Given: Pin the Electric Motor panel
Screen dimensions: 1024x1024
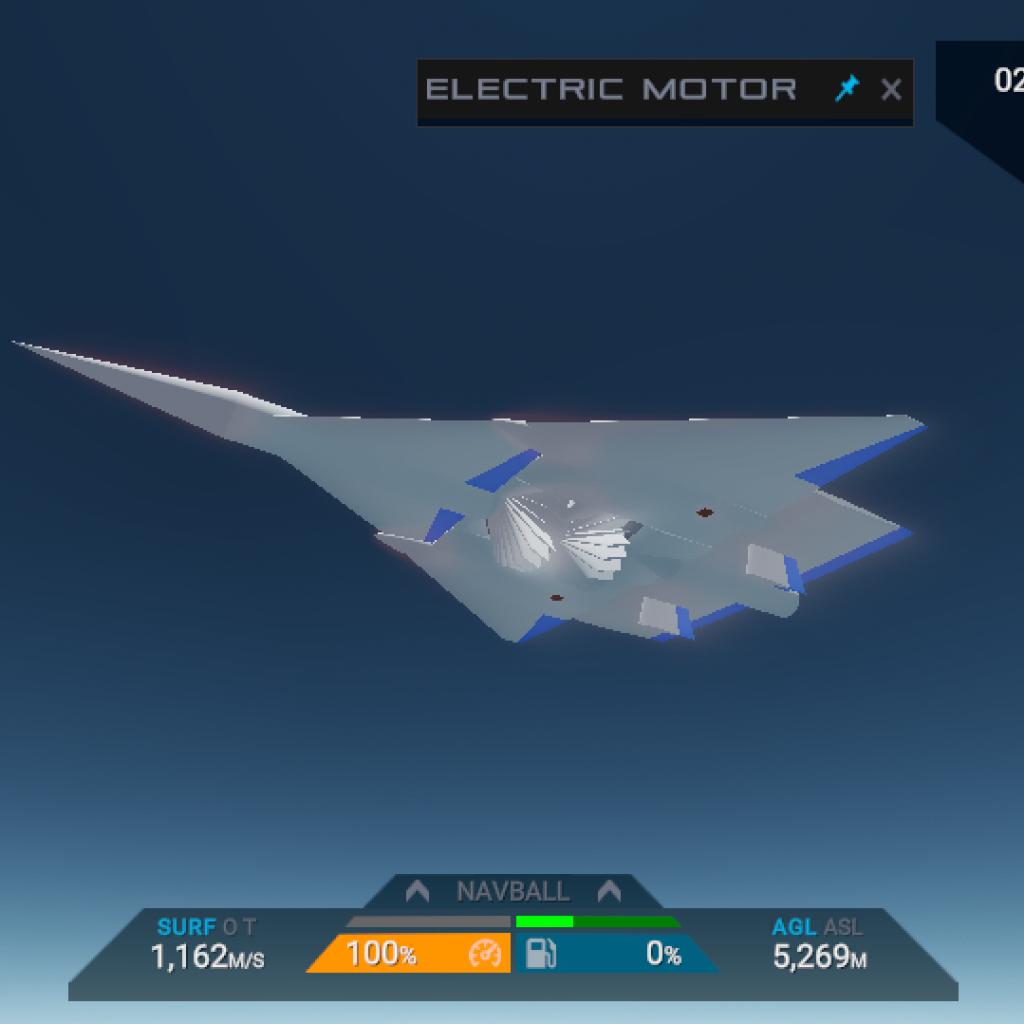Looking at the screenshot, I should [847, 89].
